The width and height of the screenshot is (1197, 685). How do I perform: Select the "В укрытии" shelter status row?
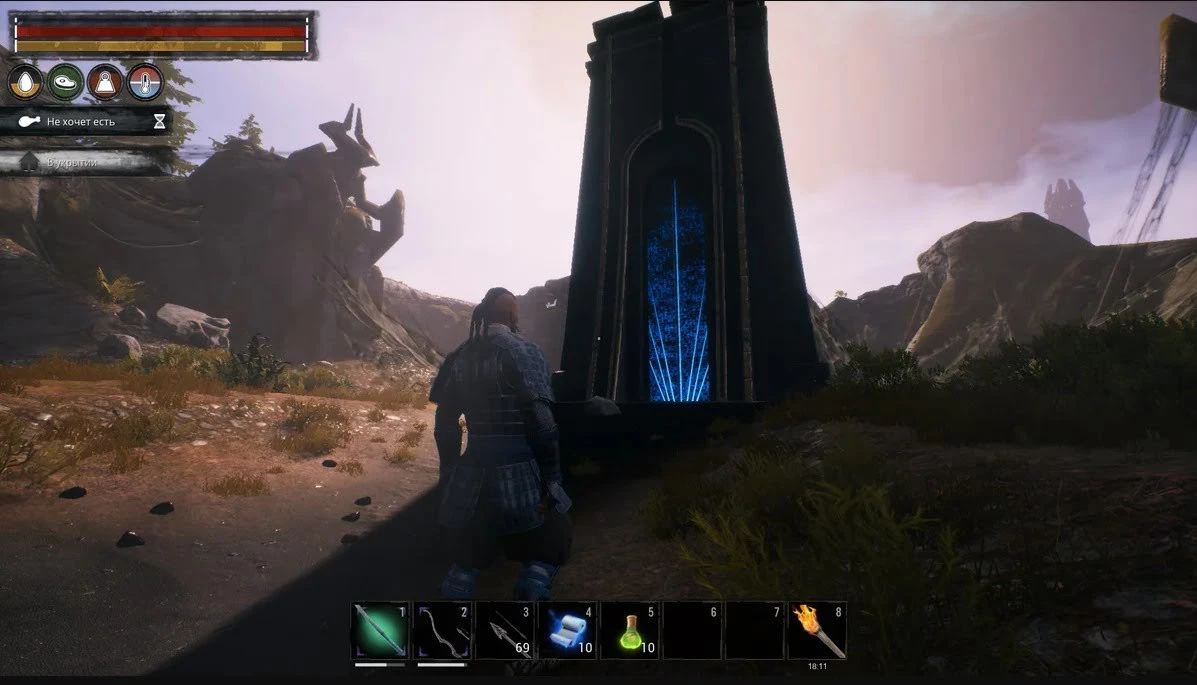(x=85, y=161)
